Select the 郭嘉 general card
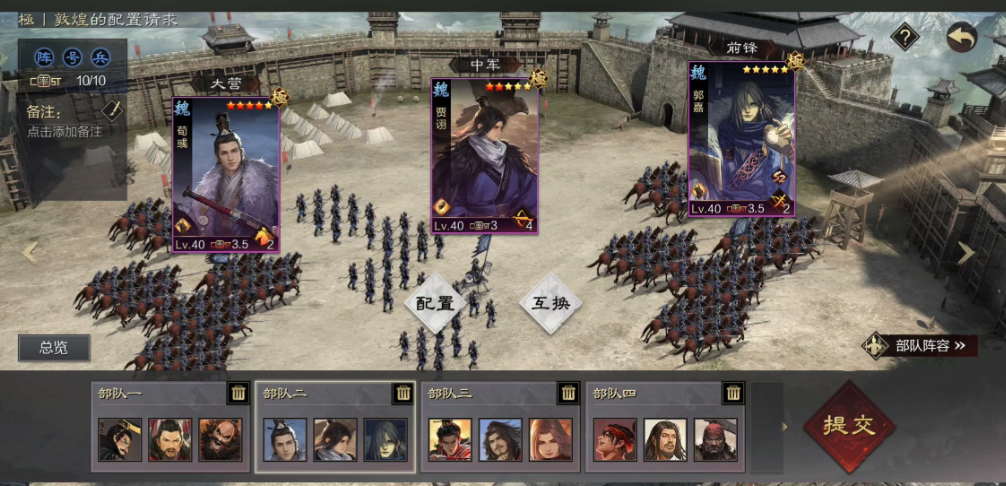1006x486 pixels. [x=741, y=140]
